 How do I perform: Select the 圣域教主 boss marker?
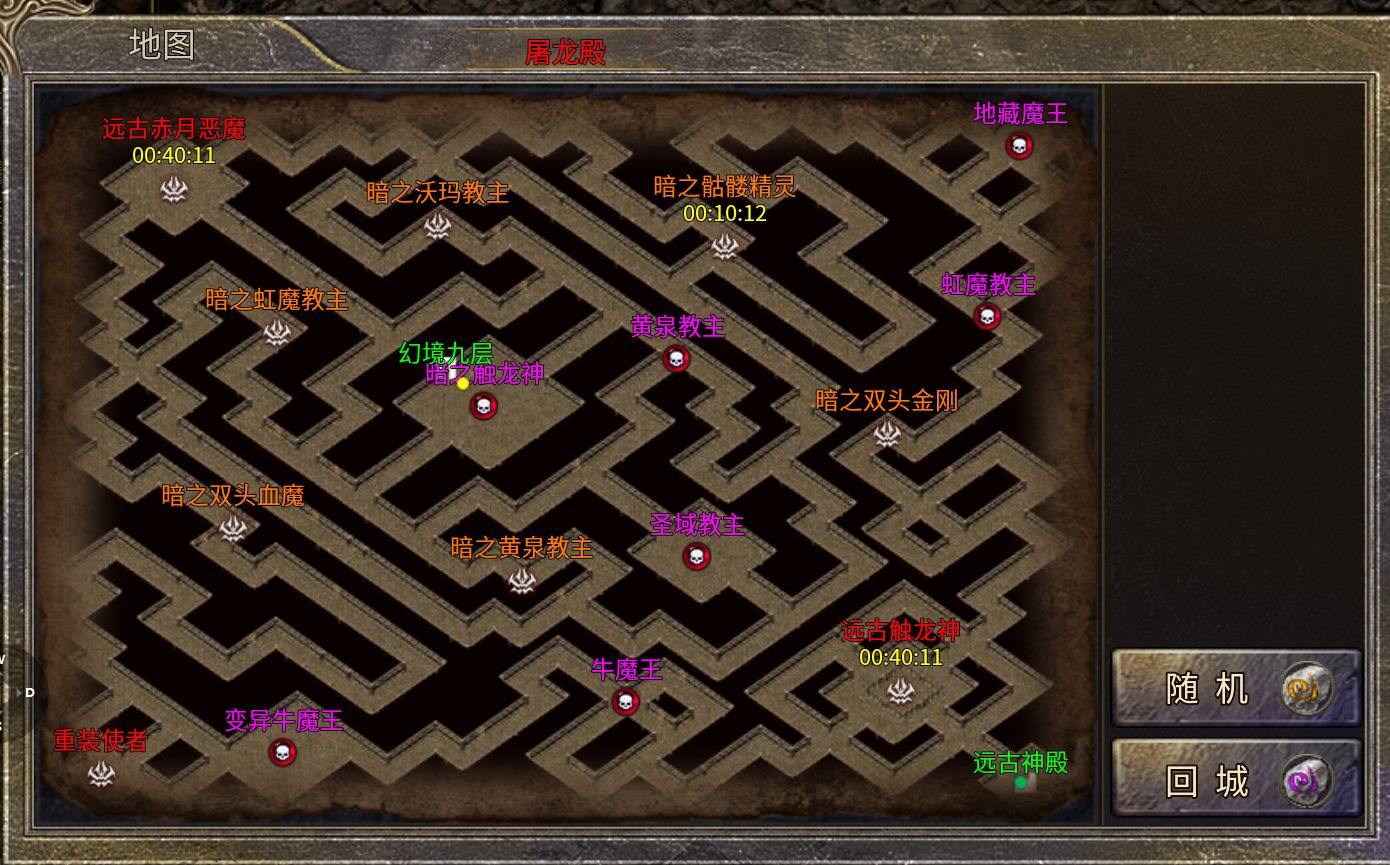coord(697,557)
